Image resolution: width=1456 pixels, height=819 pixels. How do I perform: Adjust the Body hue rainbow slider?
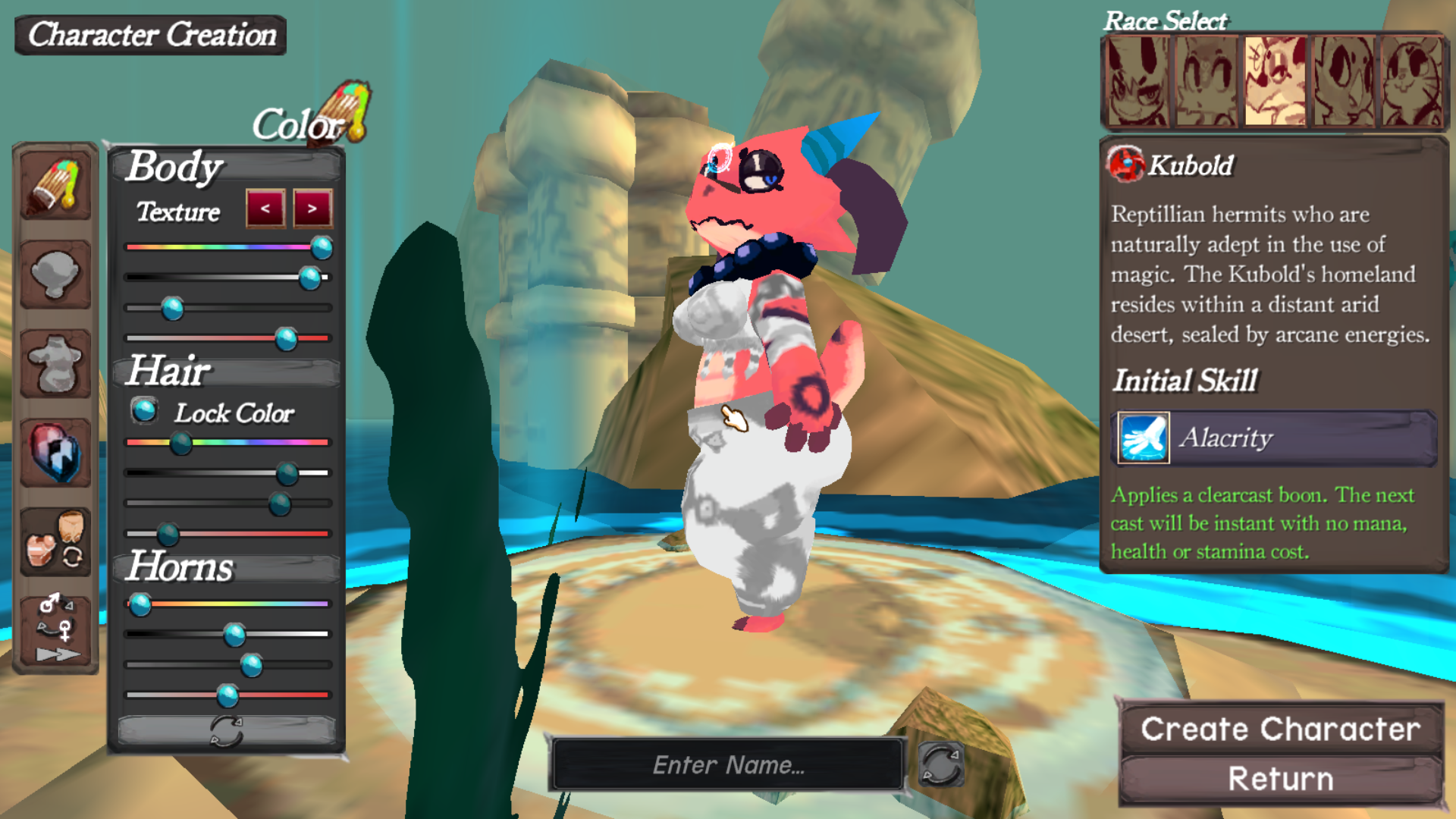tap(322, 247)
